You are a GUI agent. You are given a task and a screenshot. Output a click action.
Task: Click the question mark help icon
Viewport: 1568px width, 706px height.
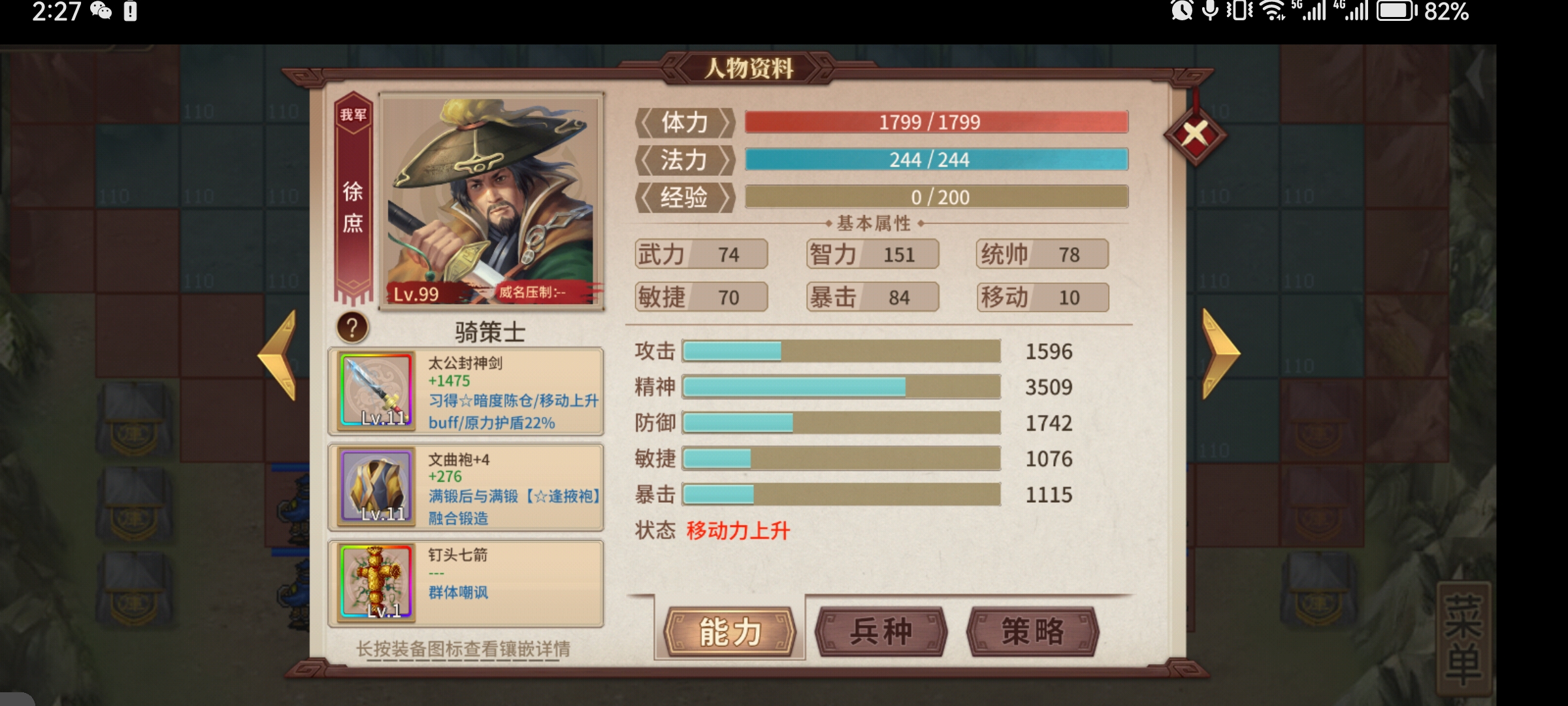tap(352, 328)
